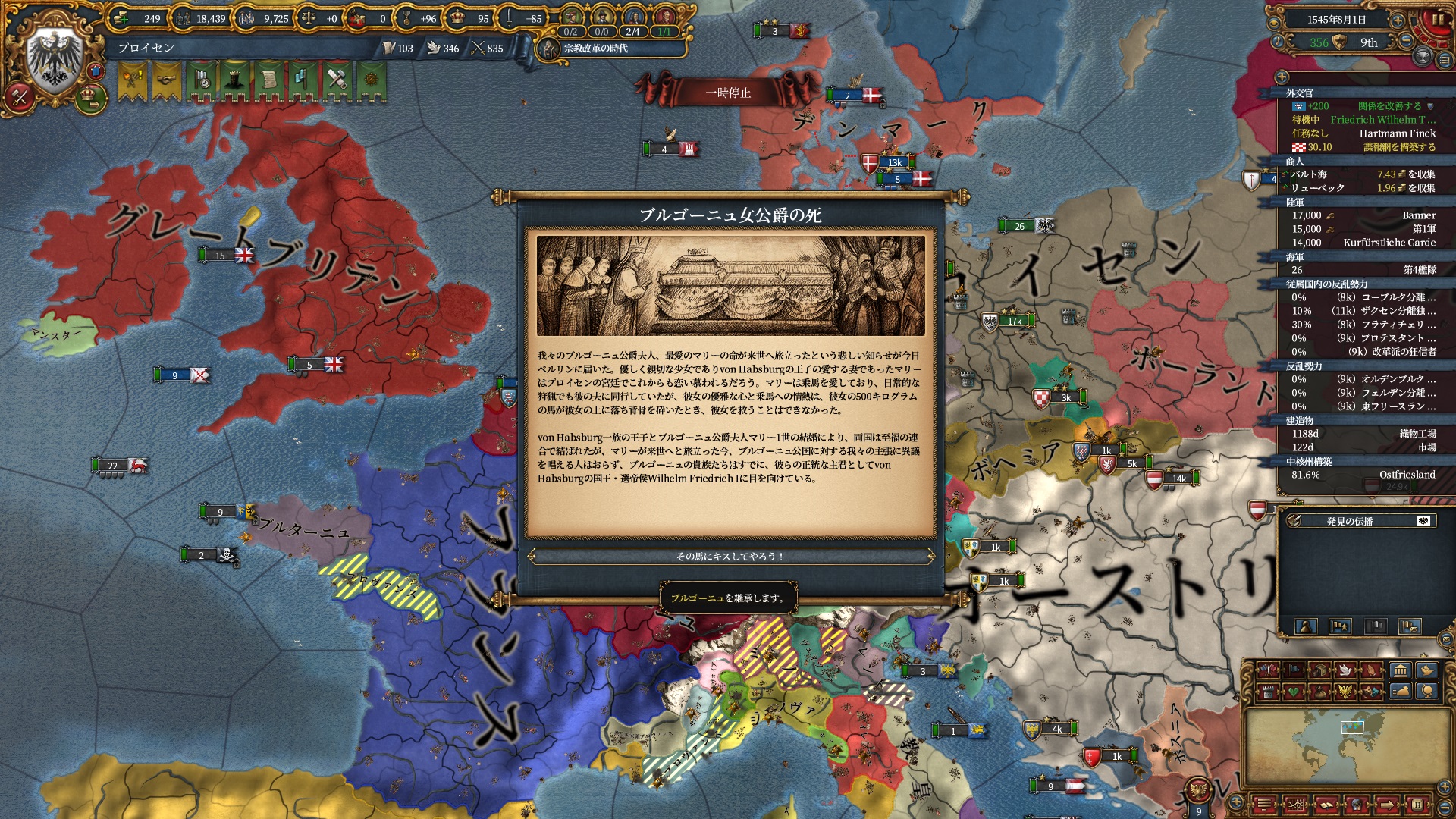
Task: Select the Banner army with 17,000 troops
Action: [x=1363, y=215]
